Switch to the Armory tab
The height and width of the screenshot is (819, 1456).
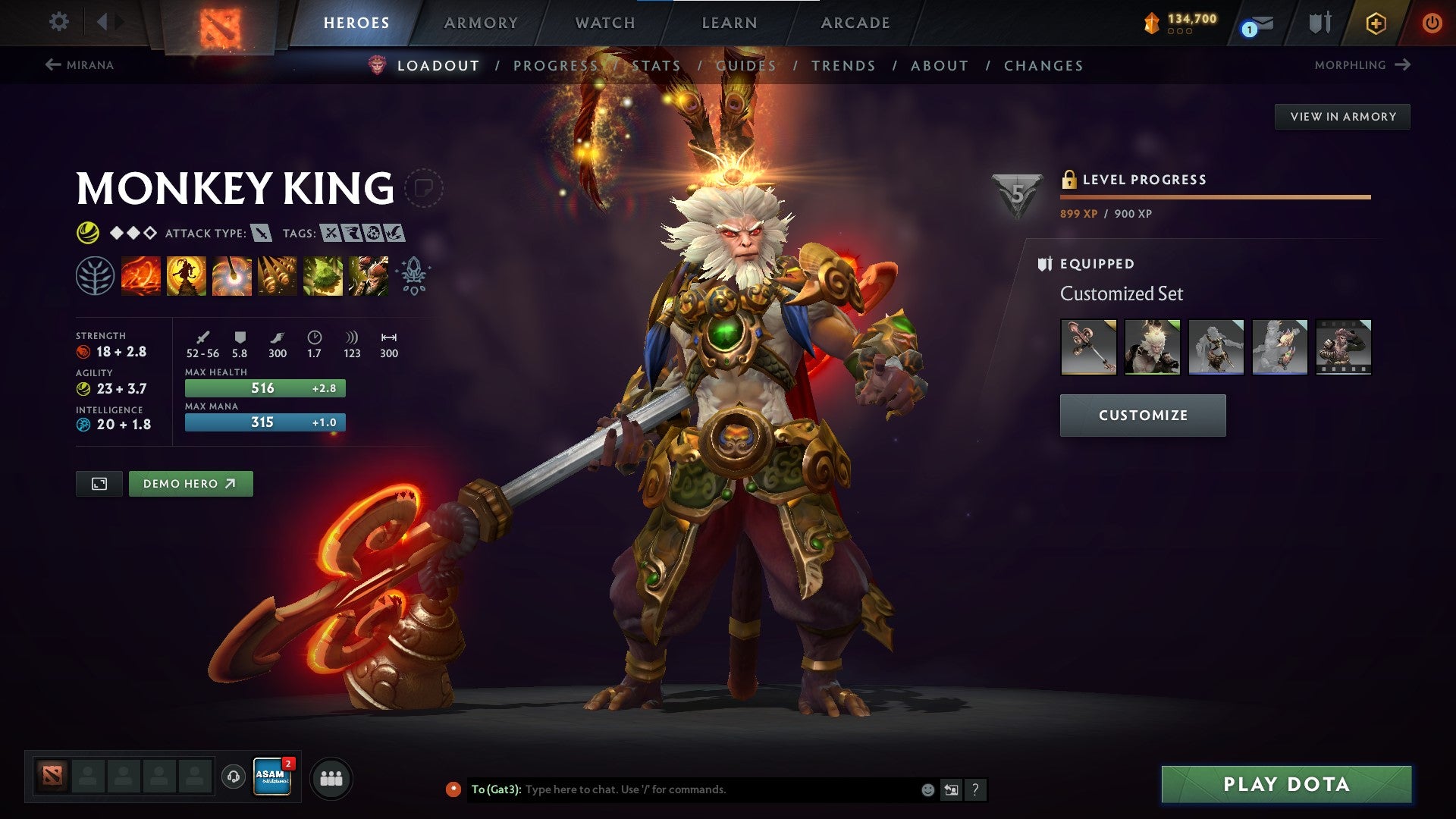pyautogui.click(x=482, y=23)
